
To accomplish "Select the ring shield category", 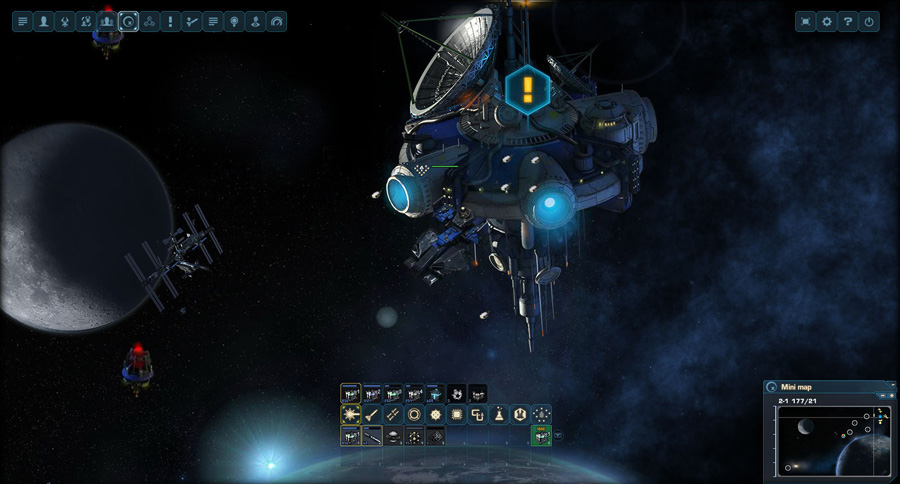I will [414, 414].
